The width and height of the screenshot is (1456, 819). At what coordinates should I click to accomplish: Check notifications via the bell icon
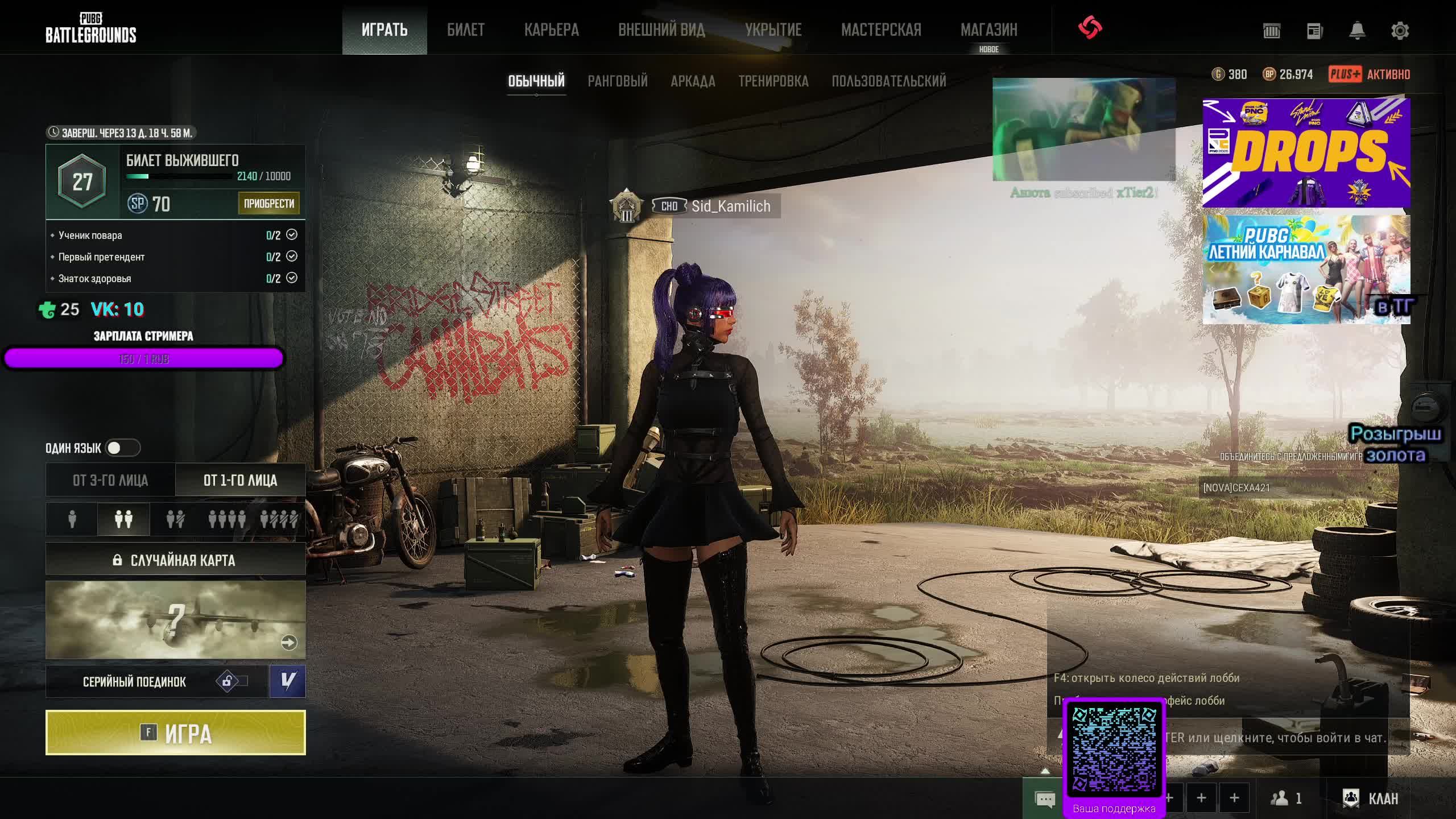click(x=1357, y=31)
